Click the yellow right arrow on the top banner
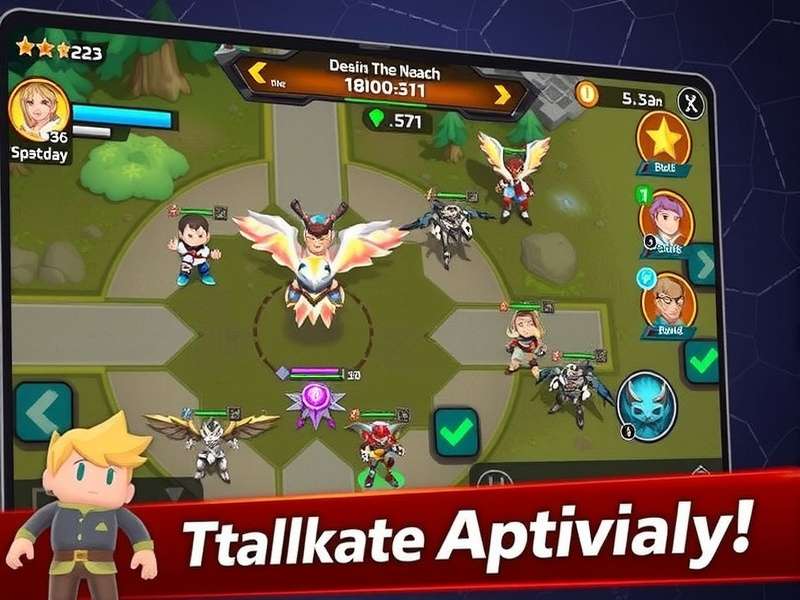The width and height of the screenshot is (800, 600). click(503, 95)
